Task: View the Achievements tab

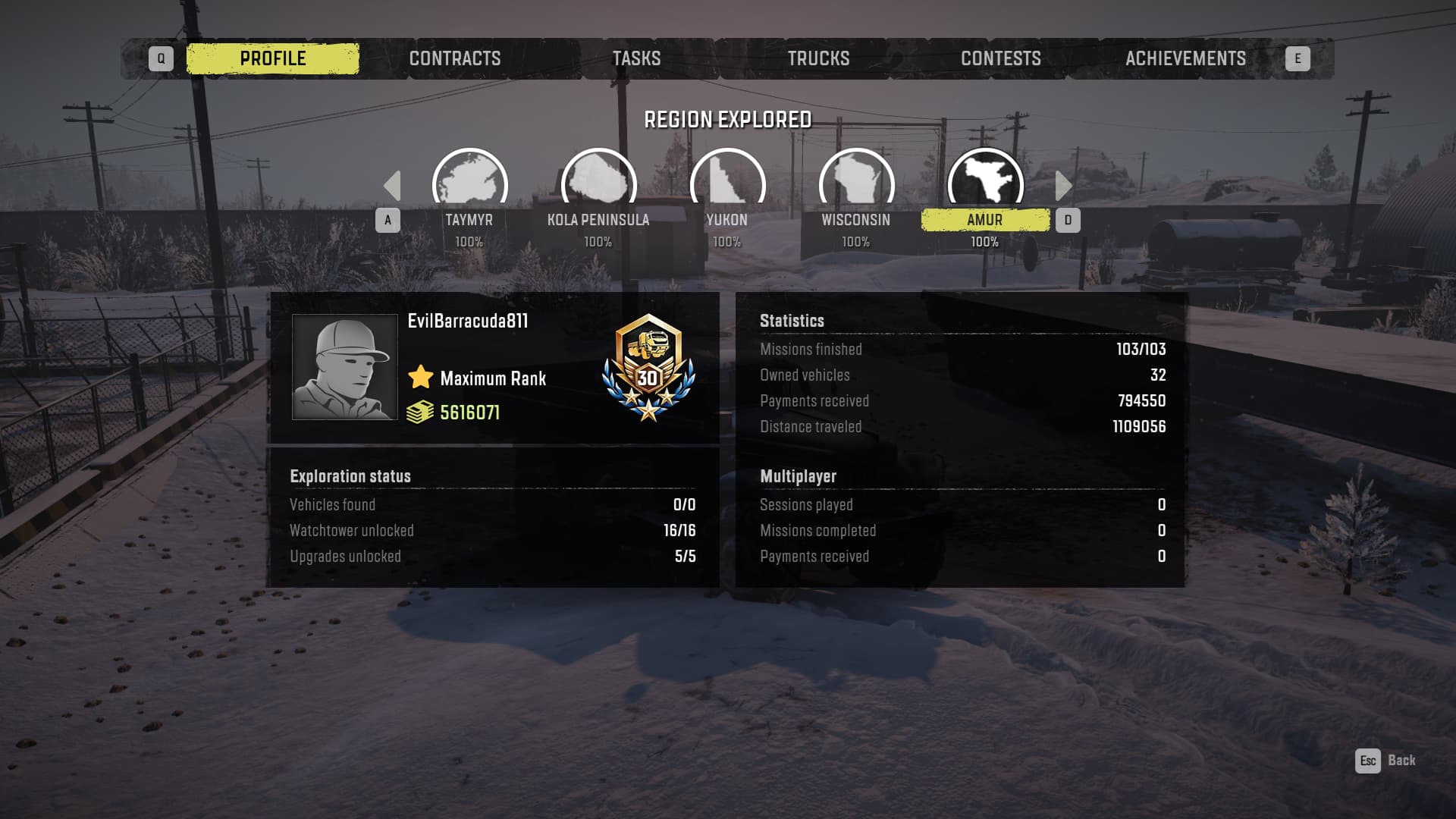Action: coord(1185,58)
